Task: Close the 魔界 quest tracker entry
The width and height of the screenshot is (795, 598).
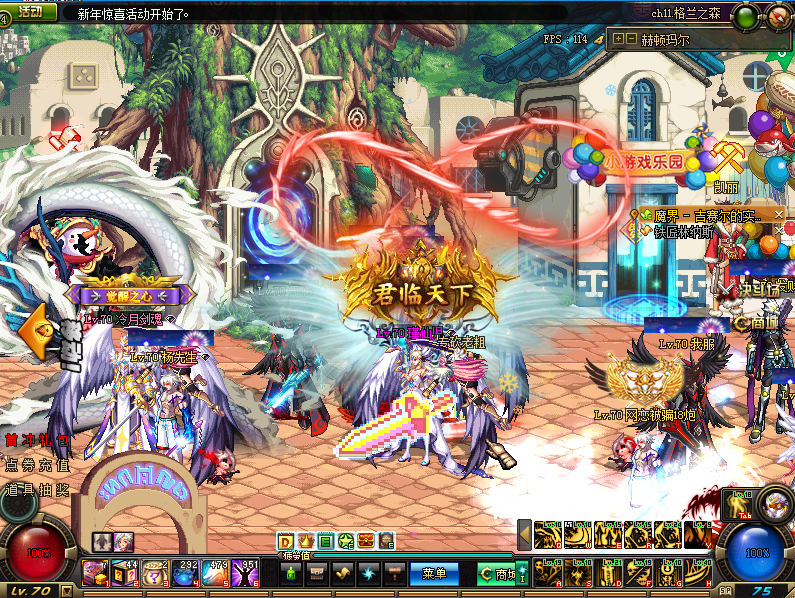Action: 780,216
